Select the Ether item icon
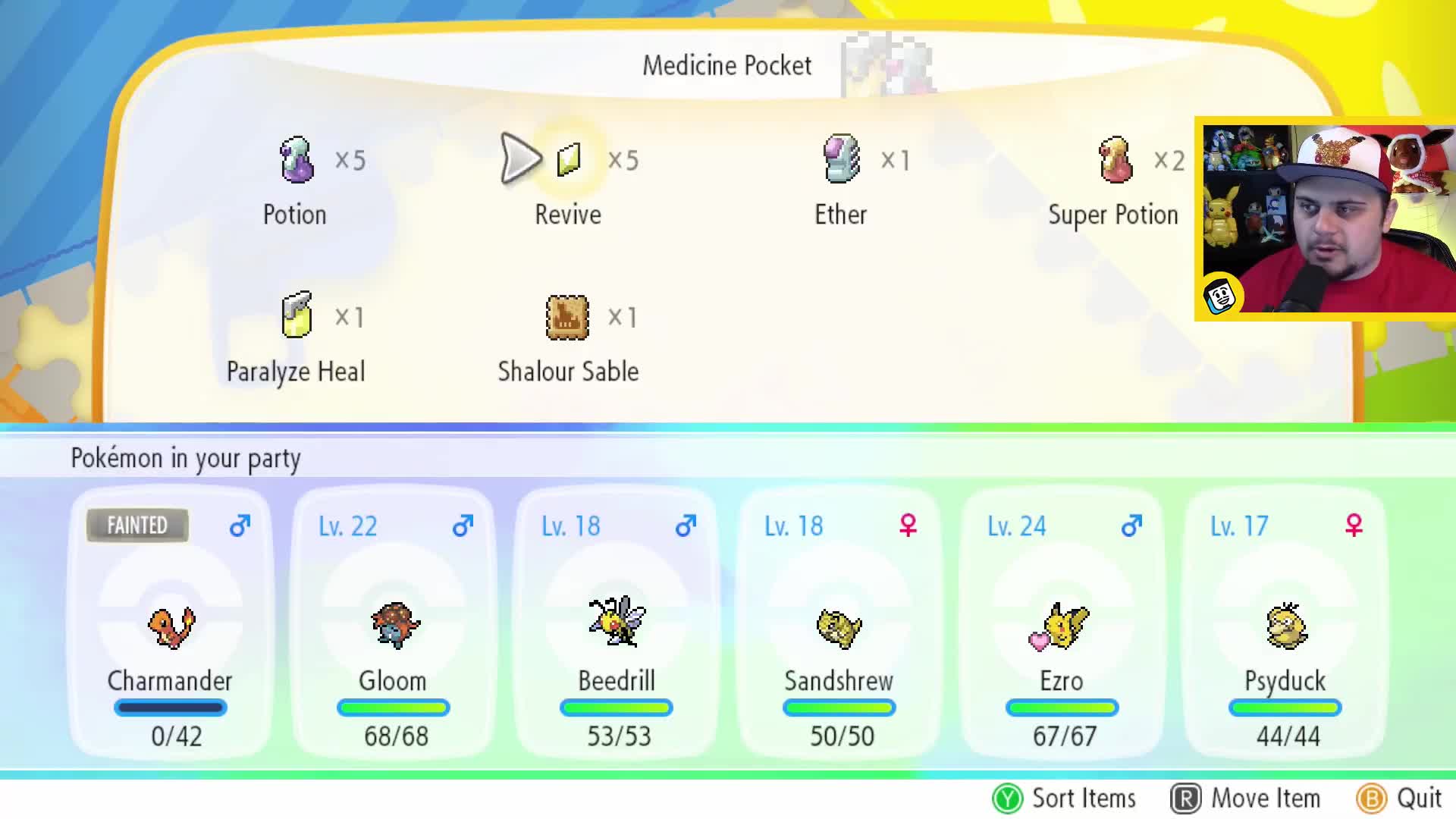This screenshot has width=1456, height=819. click(842, 159)
